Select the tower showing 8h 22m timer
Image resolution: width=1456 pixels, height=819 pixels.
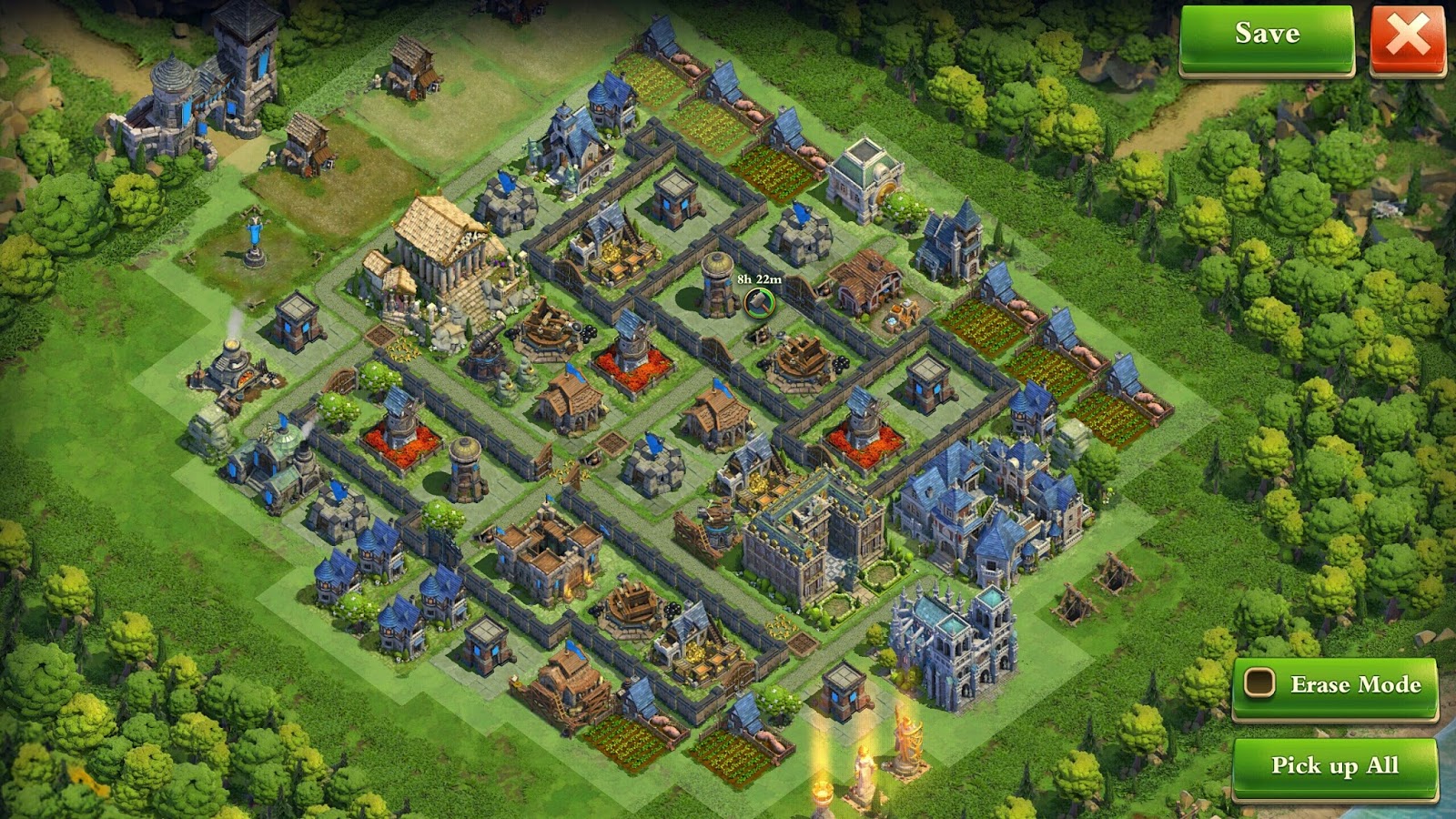tap(715, 291)
